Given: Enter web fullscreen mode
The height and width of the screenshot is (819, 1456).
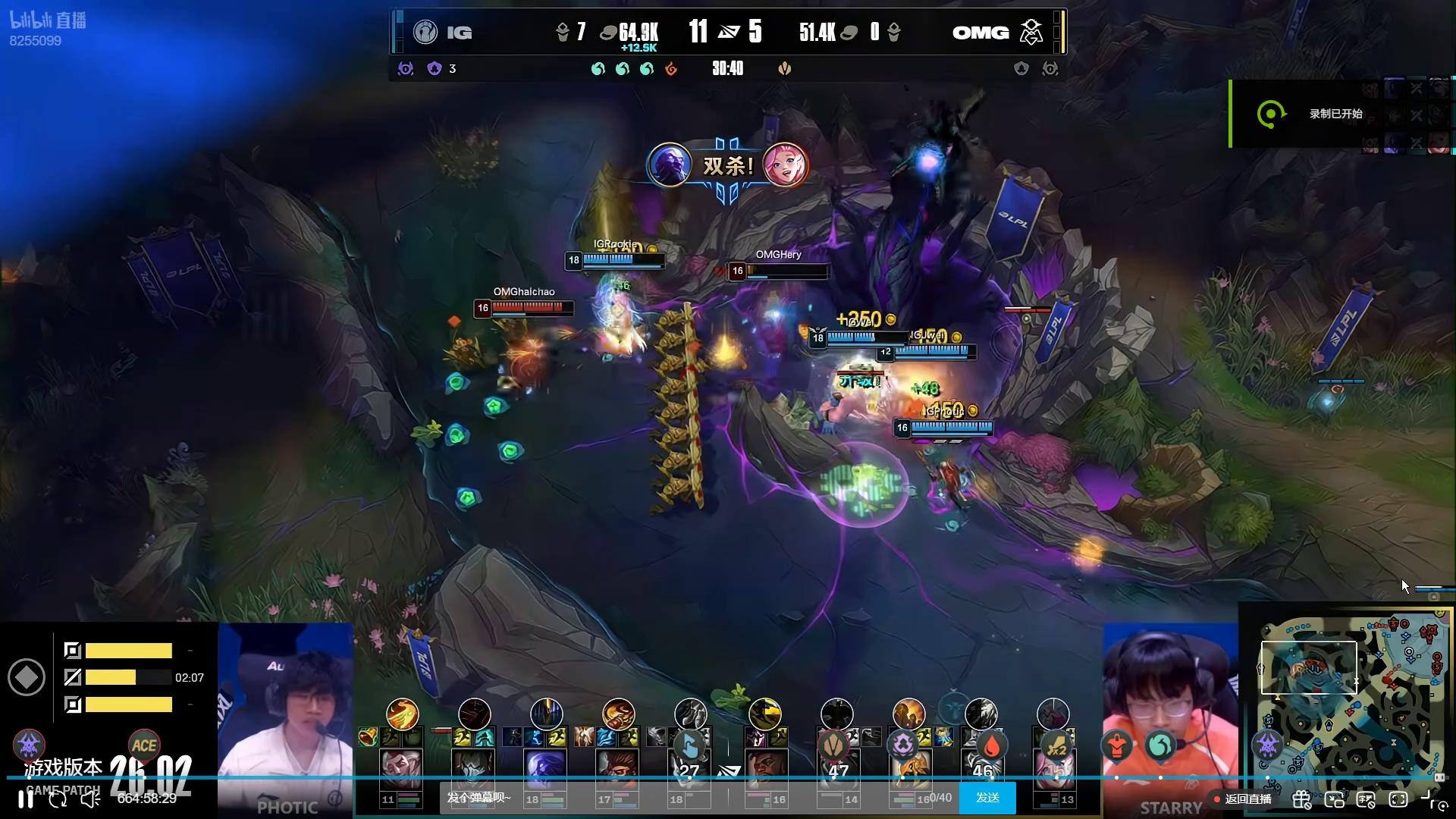Looking at the screenshot, I should (x=1398, y=799).
